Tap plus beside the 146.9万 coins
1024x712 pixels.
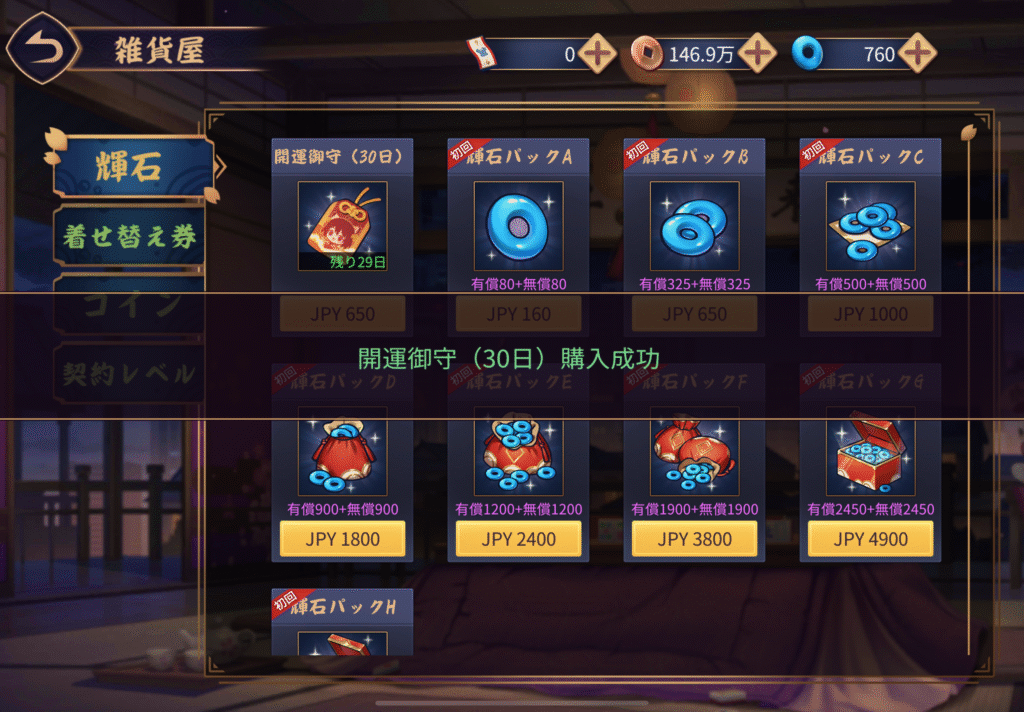[757, 54]
